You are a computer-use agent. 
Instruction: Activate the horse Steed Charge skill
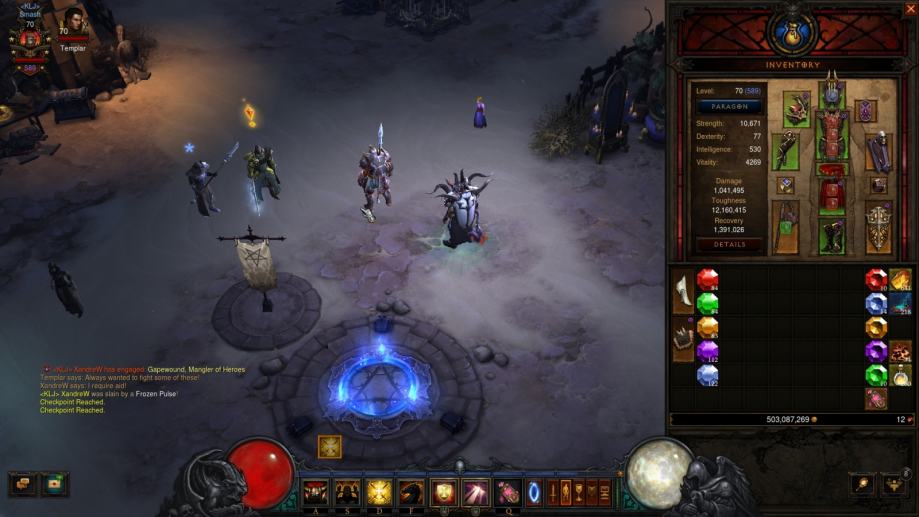[x=410, y=491]
